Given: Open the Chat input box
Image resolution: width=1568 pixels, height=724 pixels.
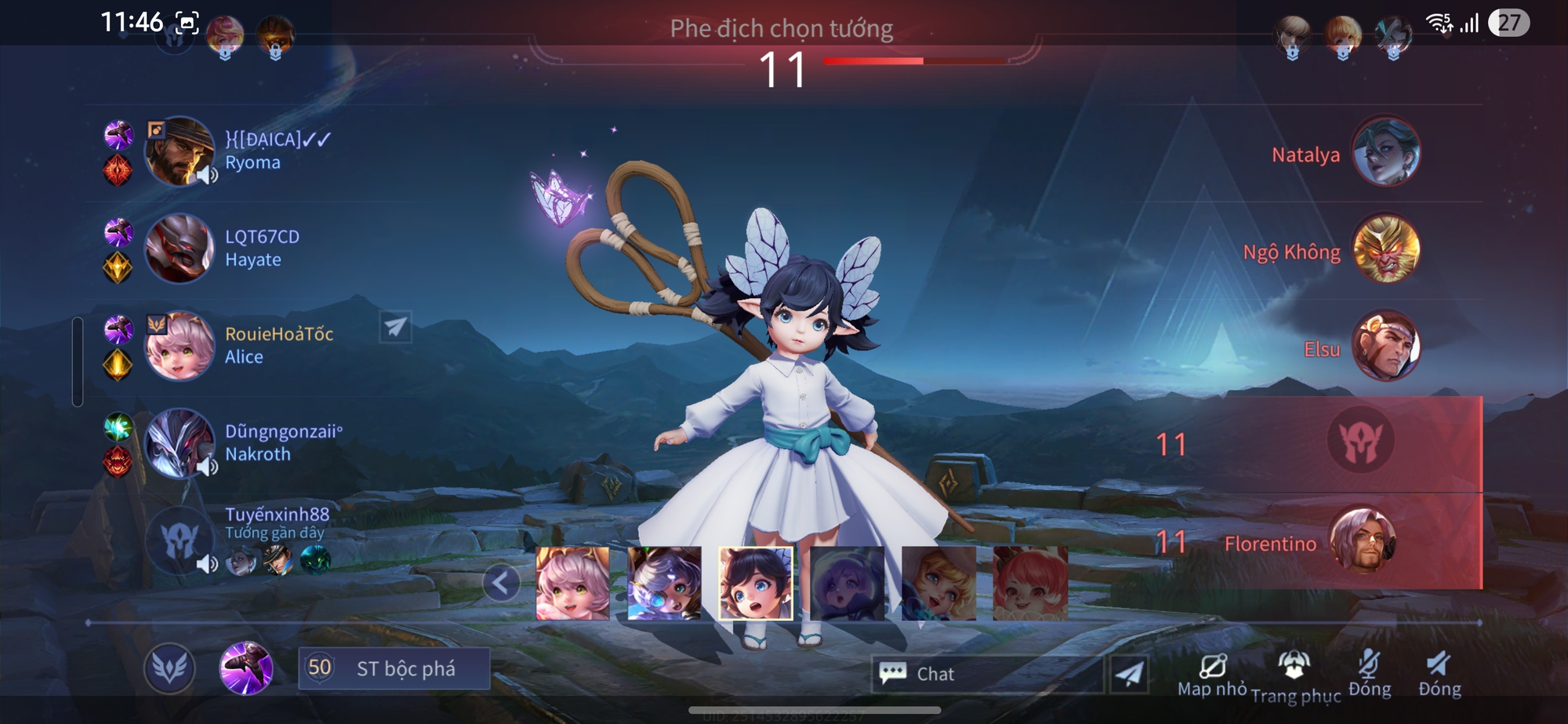Looking at the screenshot, I should [x=988, y=674].
